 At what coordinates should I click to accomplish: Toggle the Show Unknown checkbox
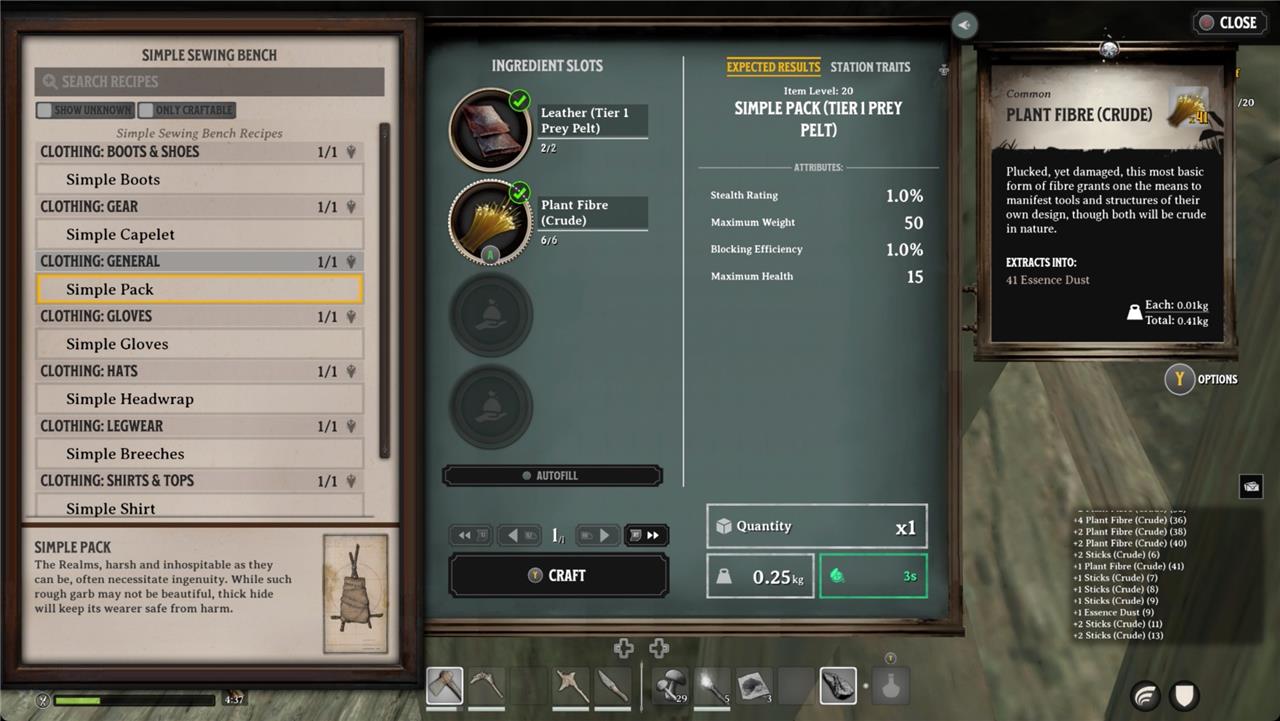[x=85, y=110]
